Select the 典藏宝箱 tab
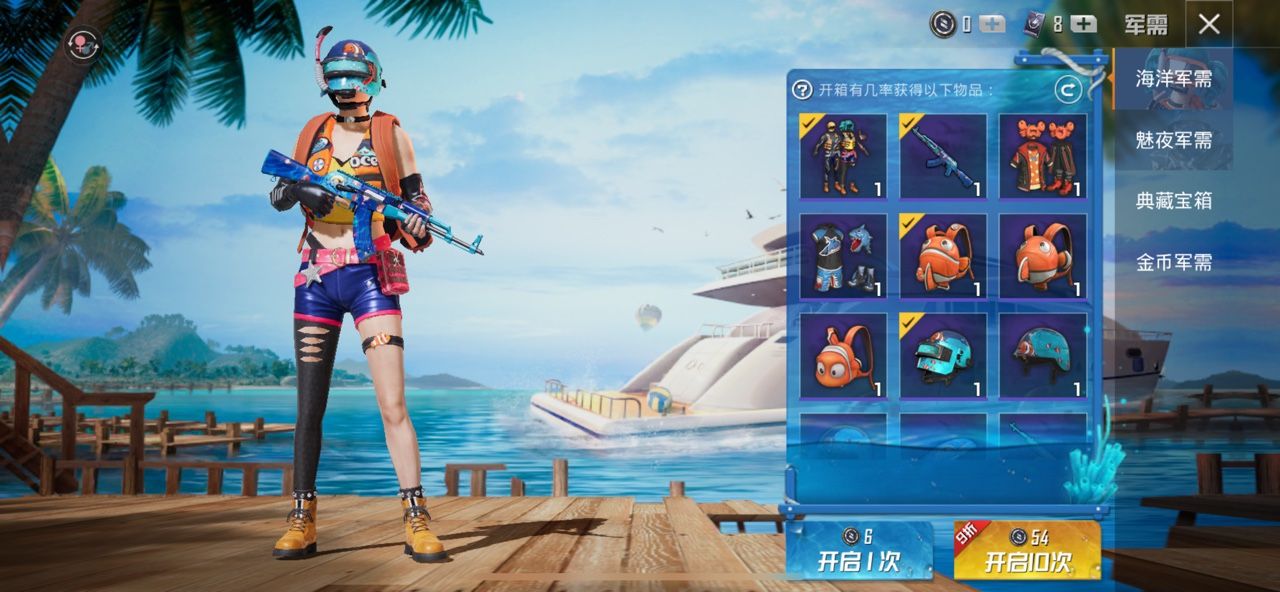The image size is (1280, 592). 1173,201
